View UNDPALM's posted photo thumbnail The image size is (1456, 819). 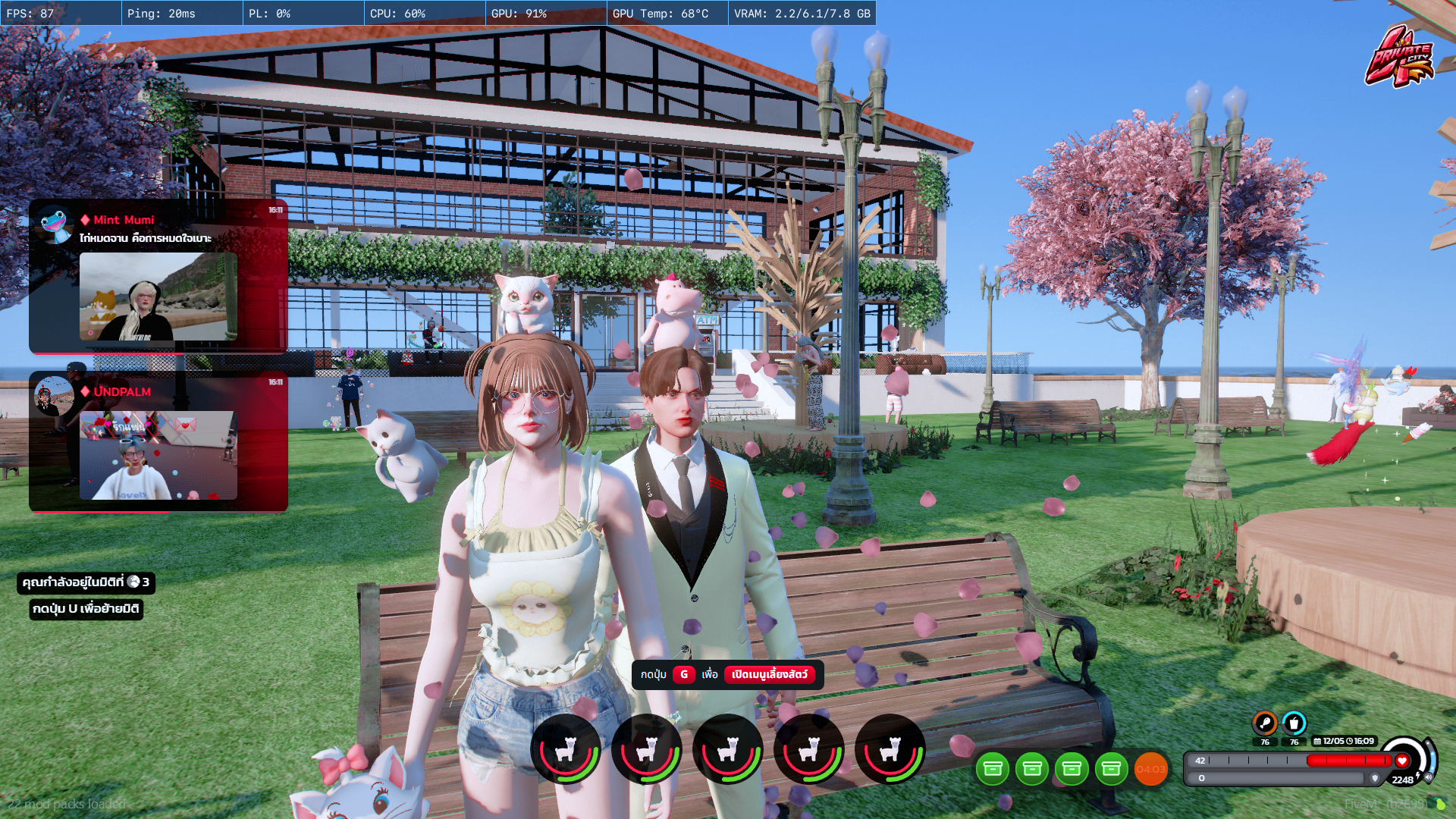pos(158,455)
